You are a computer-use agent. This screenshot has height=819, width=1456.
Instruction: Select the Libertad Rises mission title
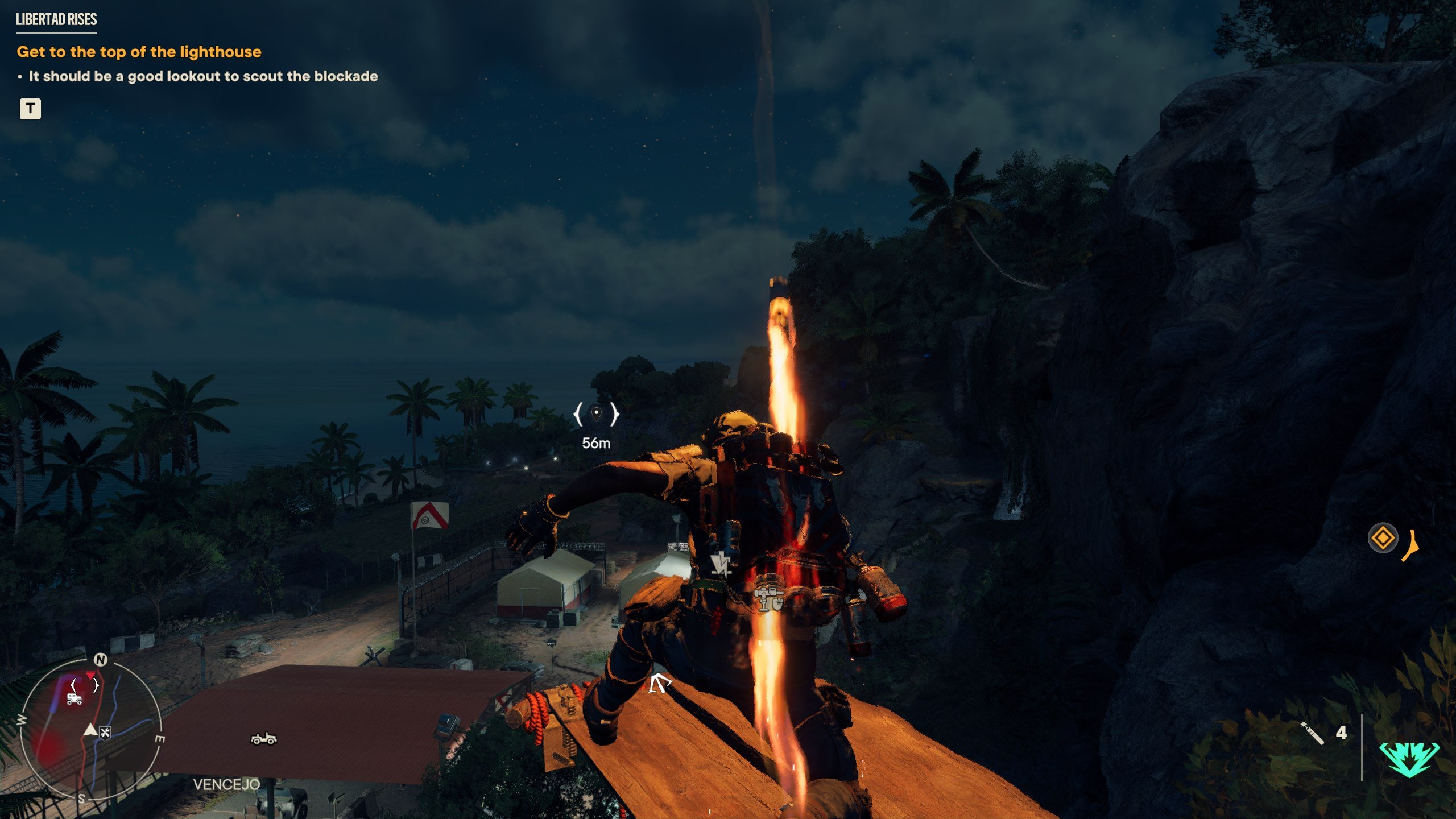[56, 19]
